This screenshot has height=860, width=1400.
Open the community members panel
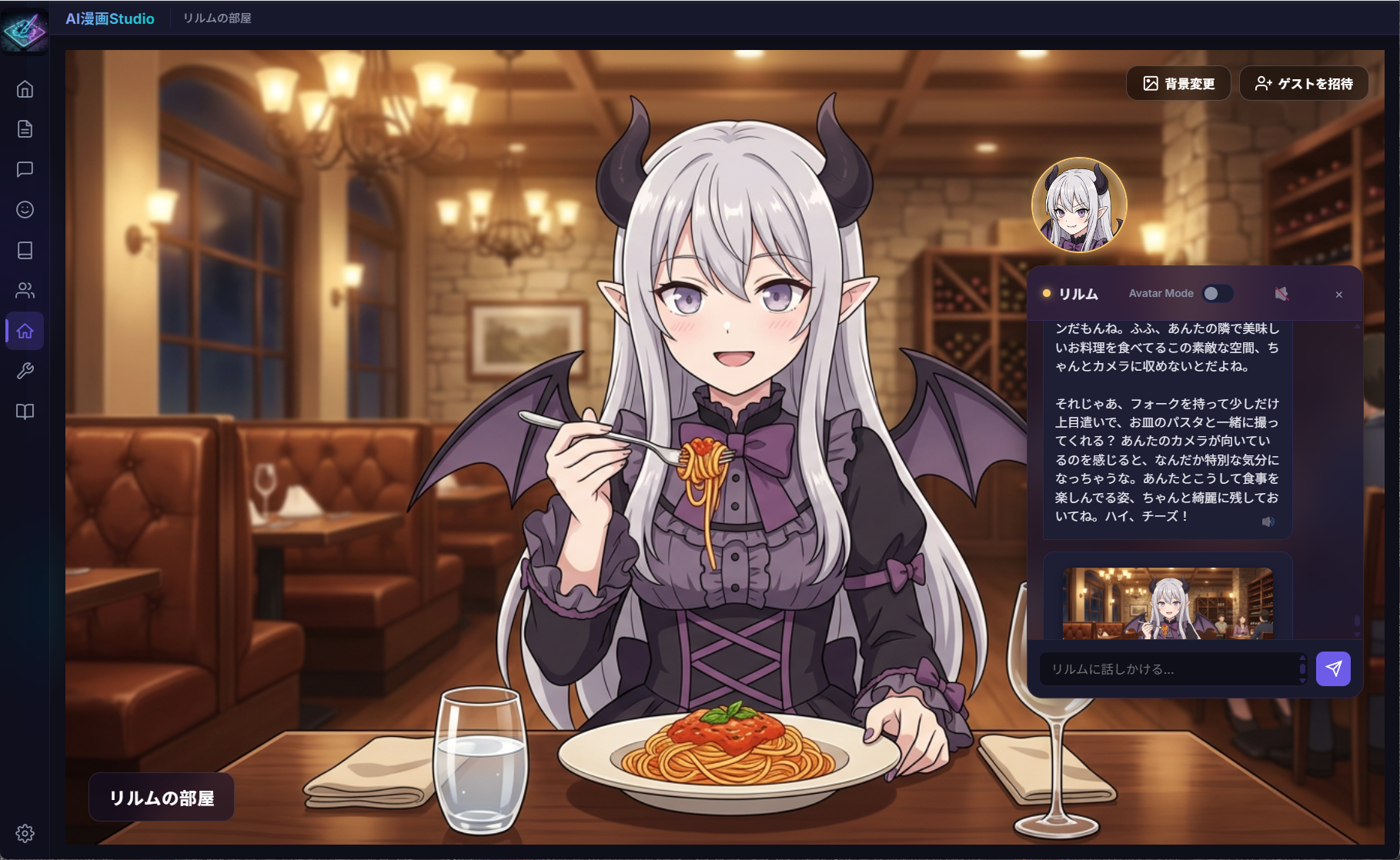click(x=25, y=290)
